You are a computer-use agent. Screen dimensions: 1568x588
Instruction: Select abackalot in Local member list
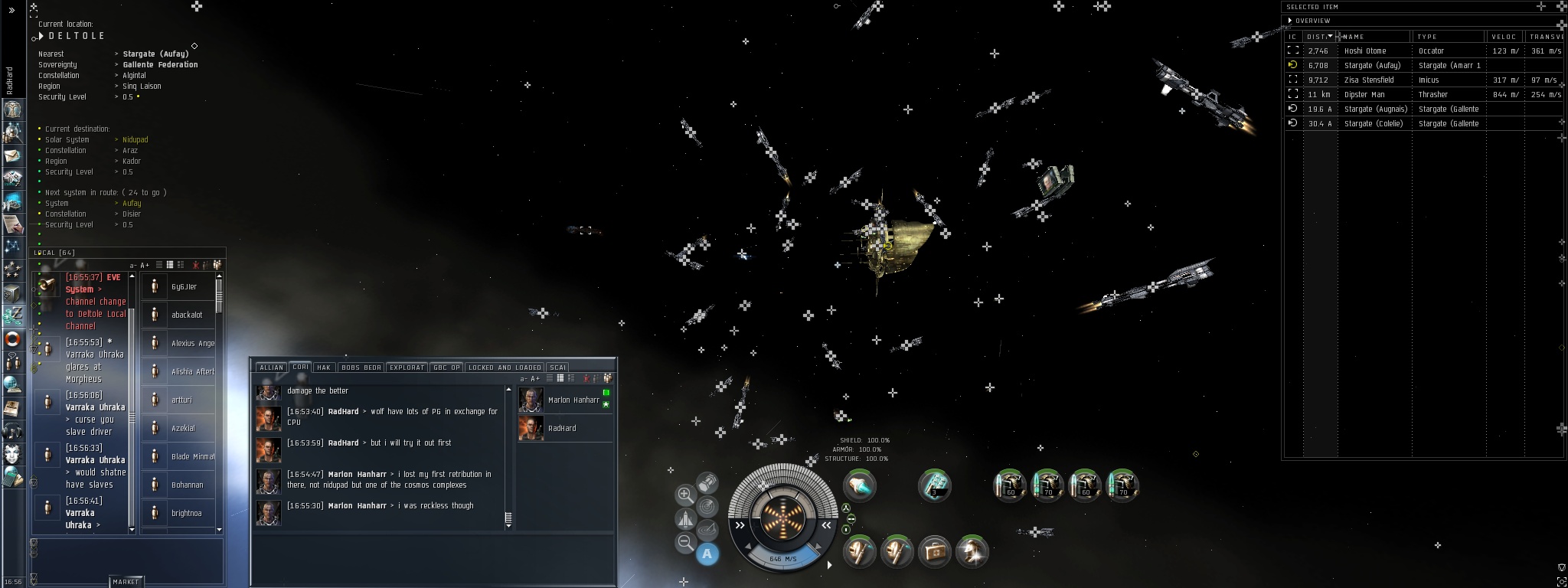186,315
